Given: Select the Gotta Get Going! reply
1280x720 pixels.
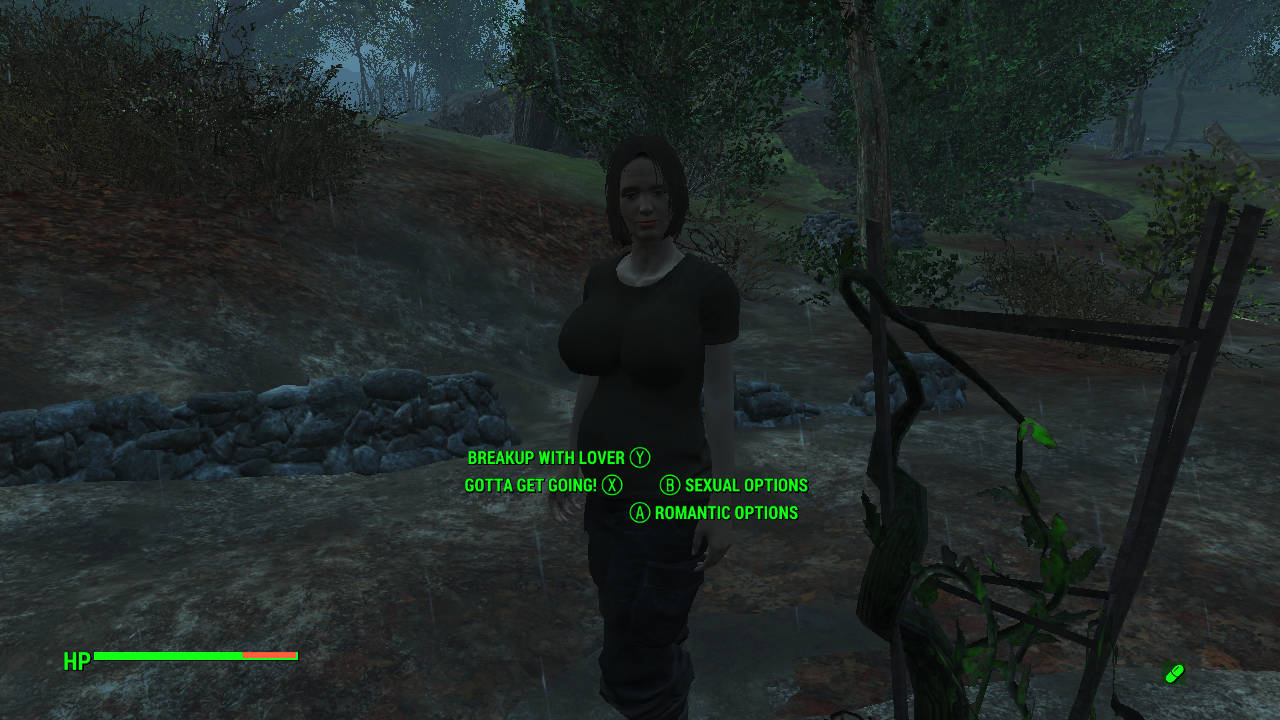Looking at the screenshot, I should 531,486.
